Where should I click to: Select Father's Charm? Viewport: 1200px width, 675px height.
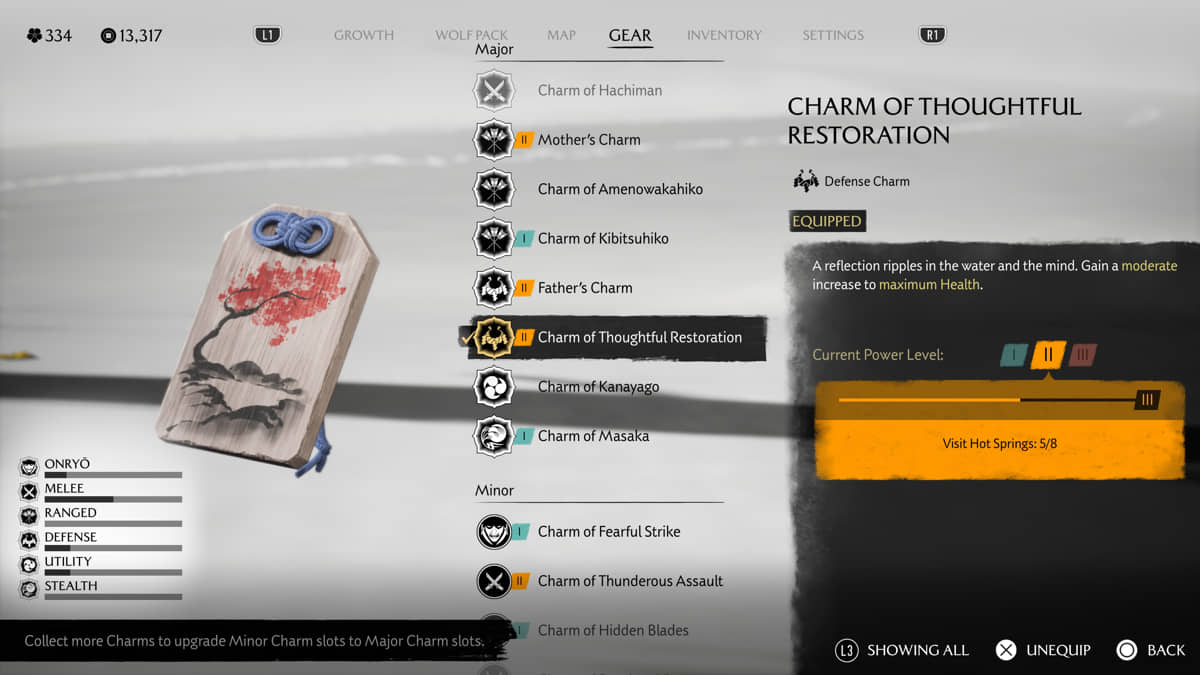tap(585, 288)
